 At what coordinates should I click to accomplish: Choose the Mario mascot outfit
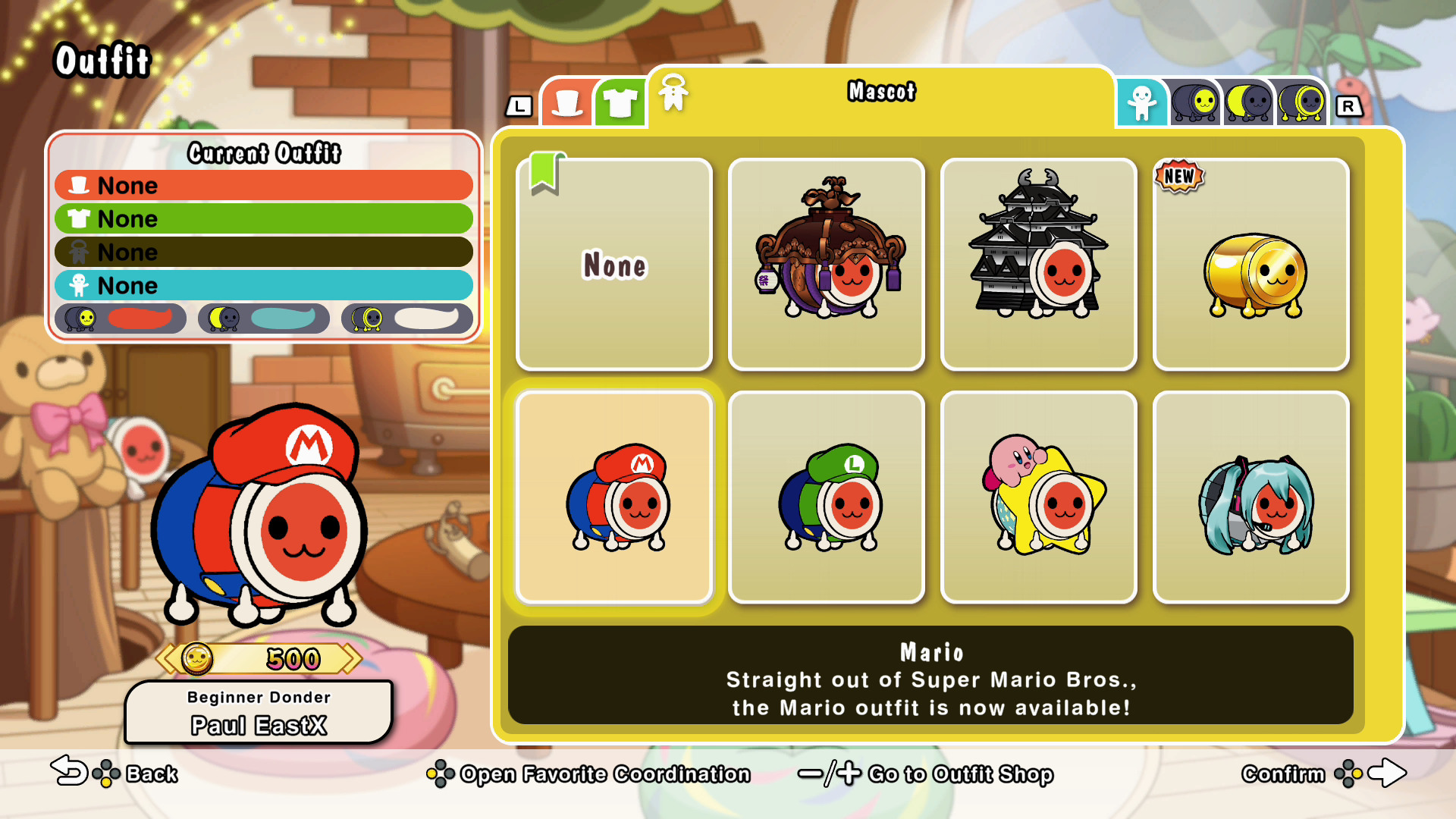coord(613,497)
